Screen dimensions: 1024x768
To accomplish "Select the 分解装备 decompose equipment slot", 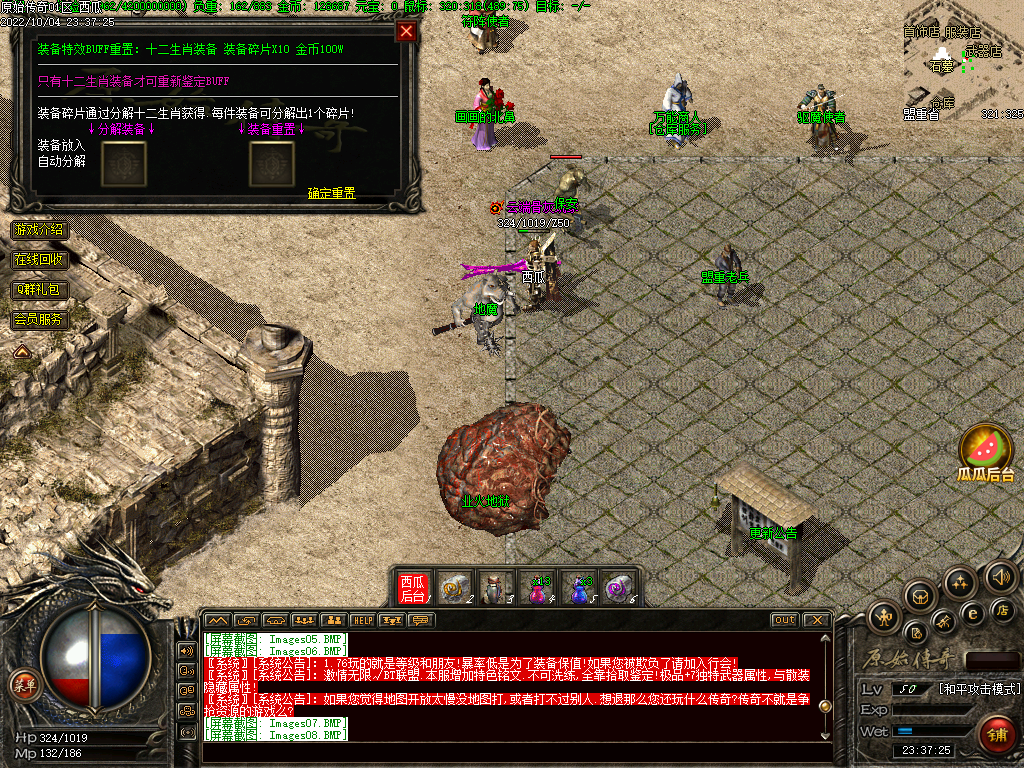I will tap(124, 162).
